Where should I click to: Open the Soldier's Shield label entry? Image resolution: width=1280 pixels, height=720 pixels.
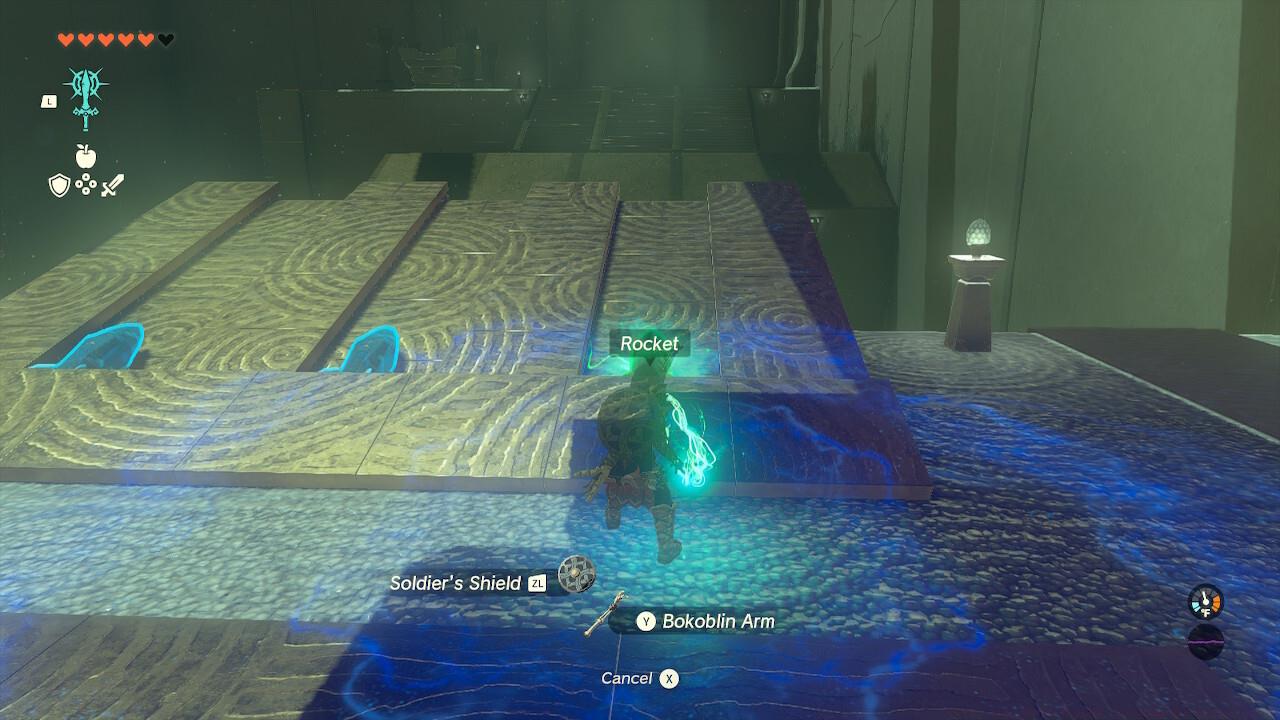tap(455, 583)
